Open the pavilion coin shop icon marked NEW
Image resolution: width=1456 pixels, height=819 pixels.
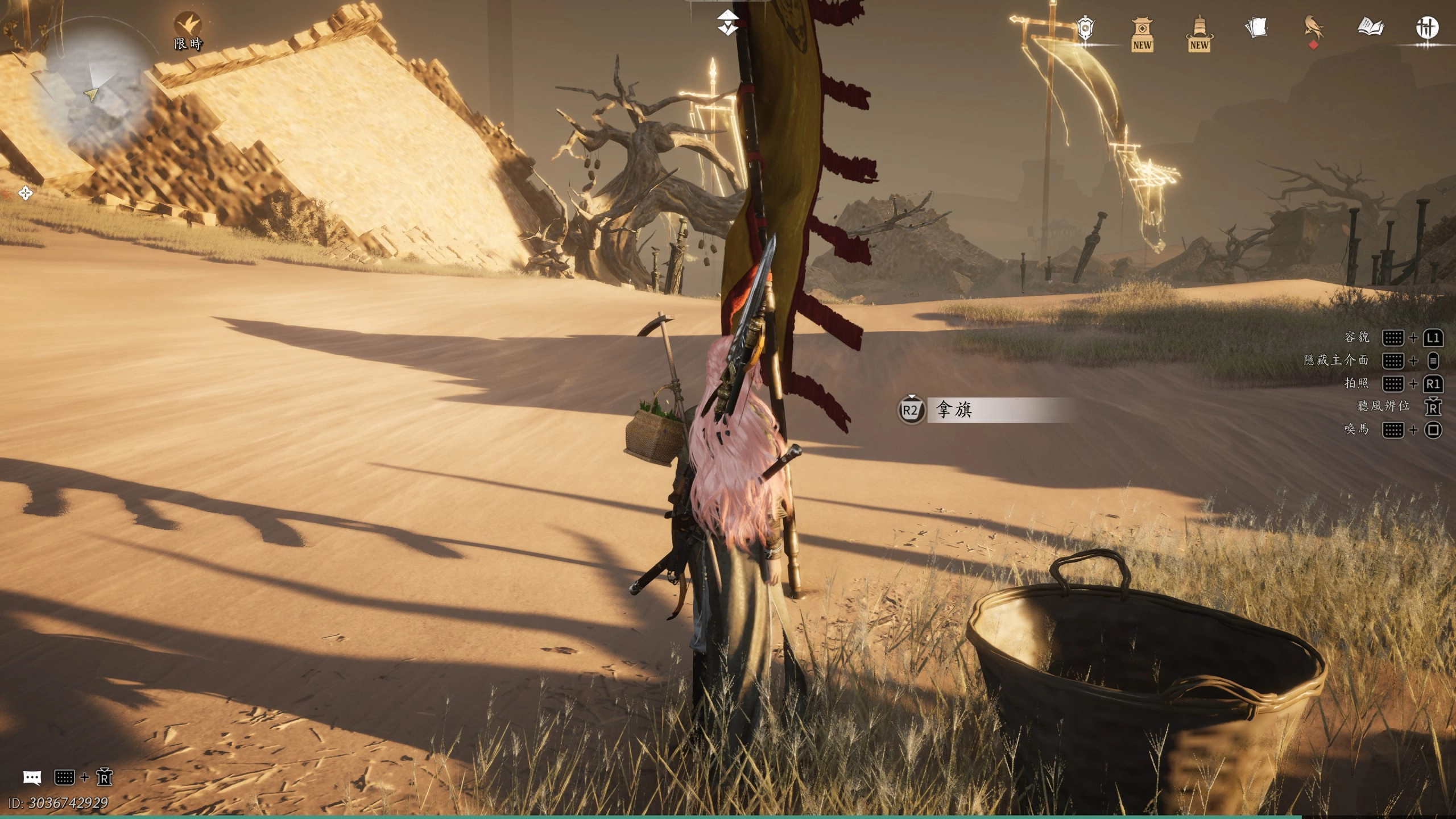1141,33
